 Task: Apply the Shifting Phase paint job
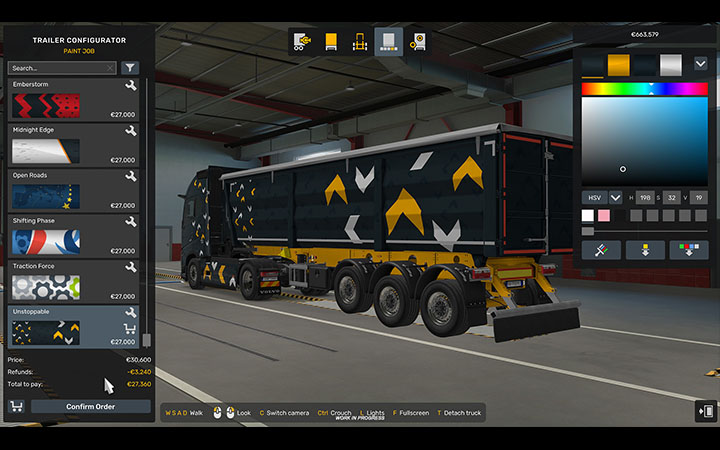click(x=73, y=237)
